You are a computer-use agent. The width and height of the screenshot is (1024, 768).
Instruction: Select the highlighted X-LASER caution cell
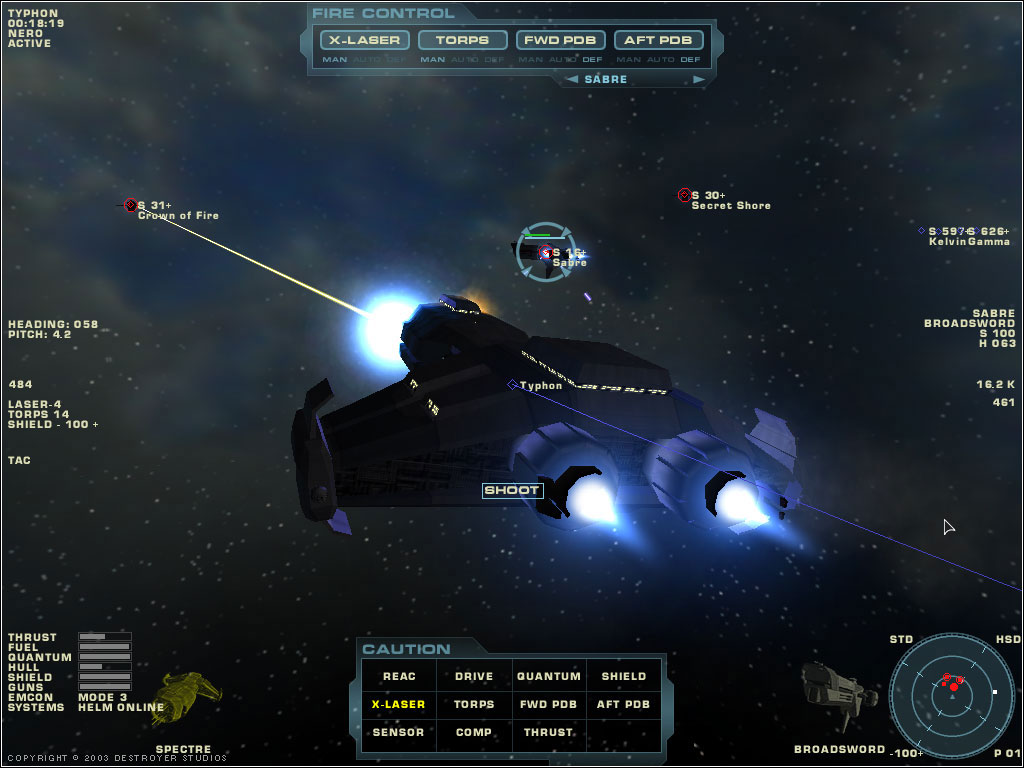coord(399,705)
